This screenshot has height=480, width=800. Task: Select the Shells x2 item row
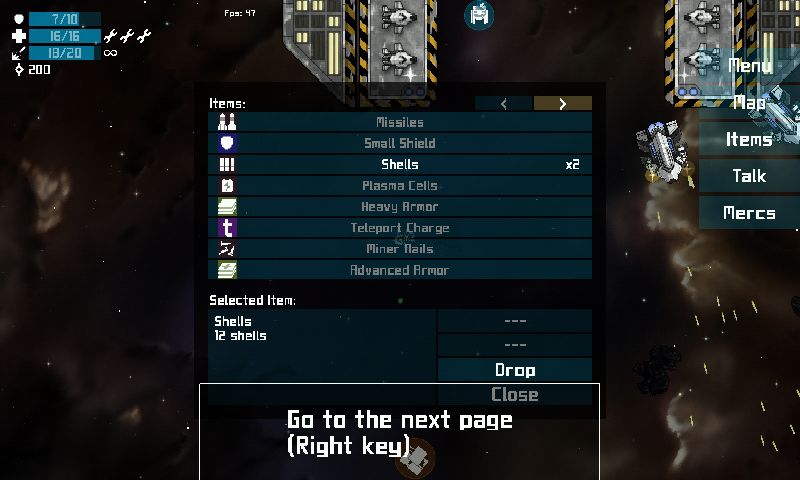tap(400, 164)
